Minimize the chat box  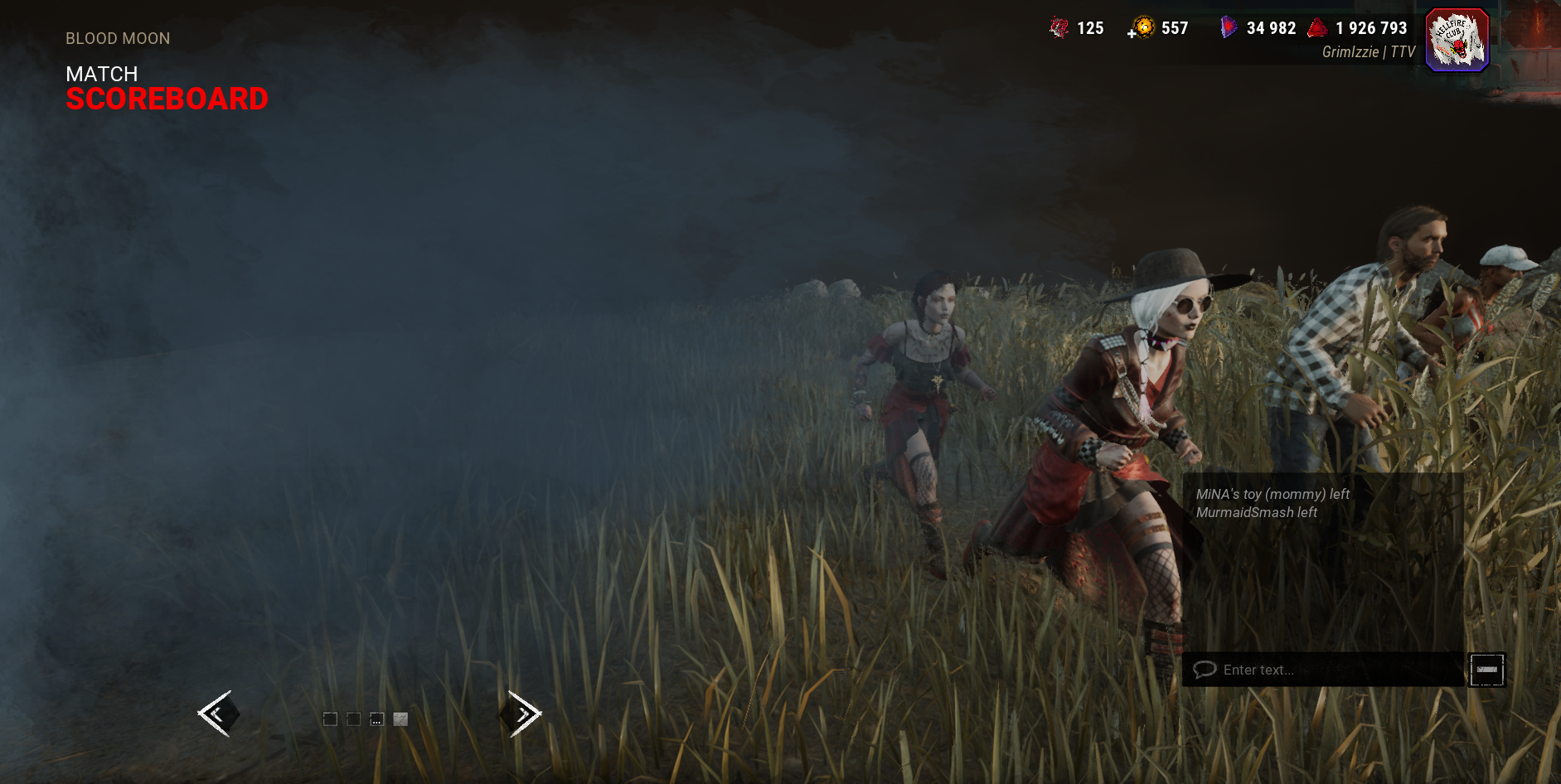pos(1486,670)
